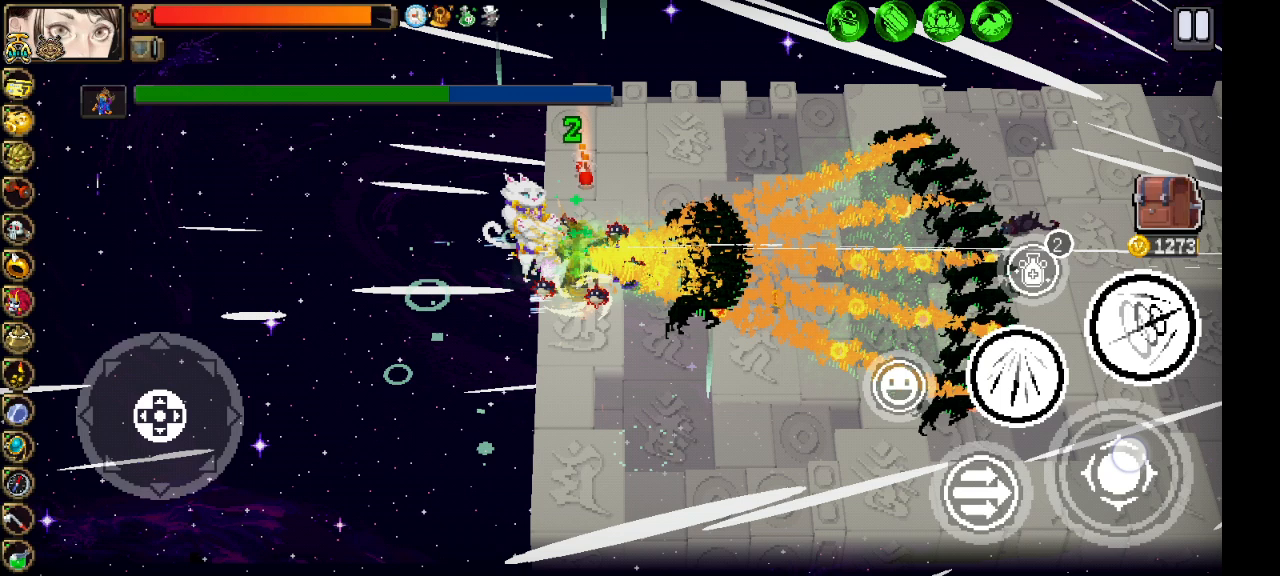Trigger the burst-lines skill button
Image resolution: width=1280 pixels, height=576 pixels.
(x=1017, y=376)
